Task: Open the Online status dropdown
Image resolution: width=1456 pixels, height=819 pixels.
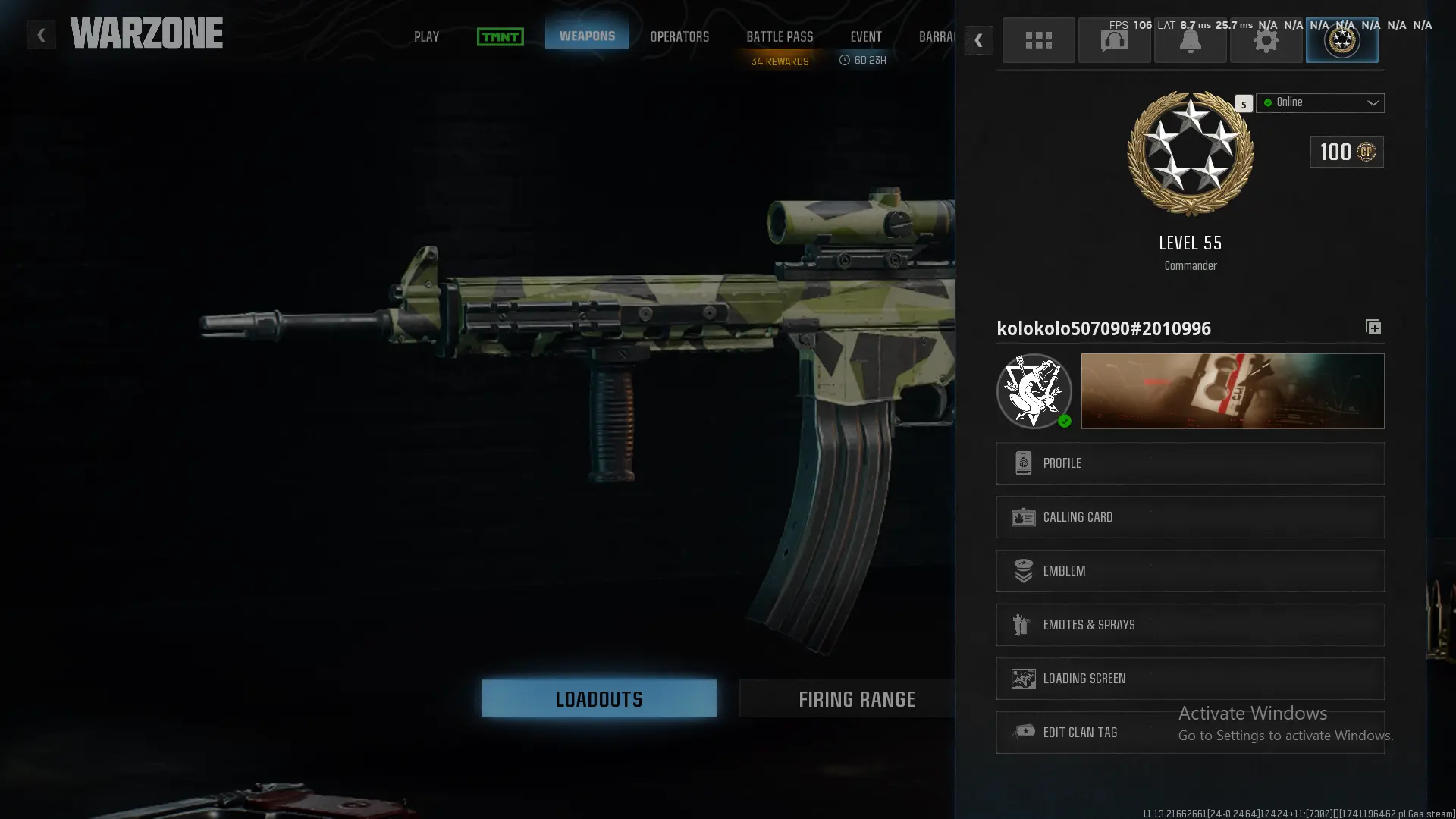Action: [x=1319, y=102]
